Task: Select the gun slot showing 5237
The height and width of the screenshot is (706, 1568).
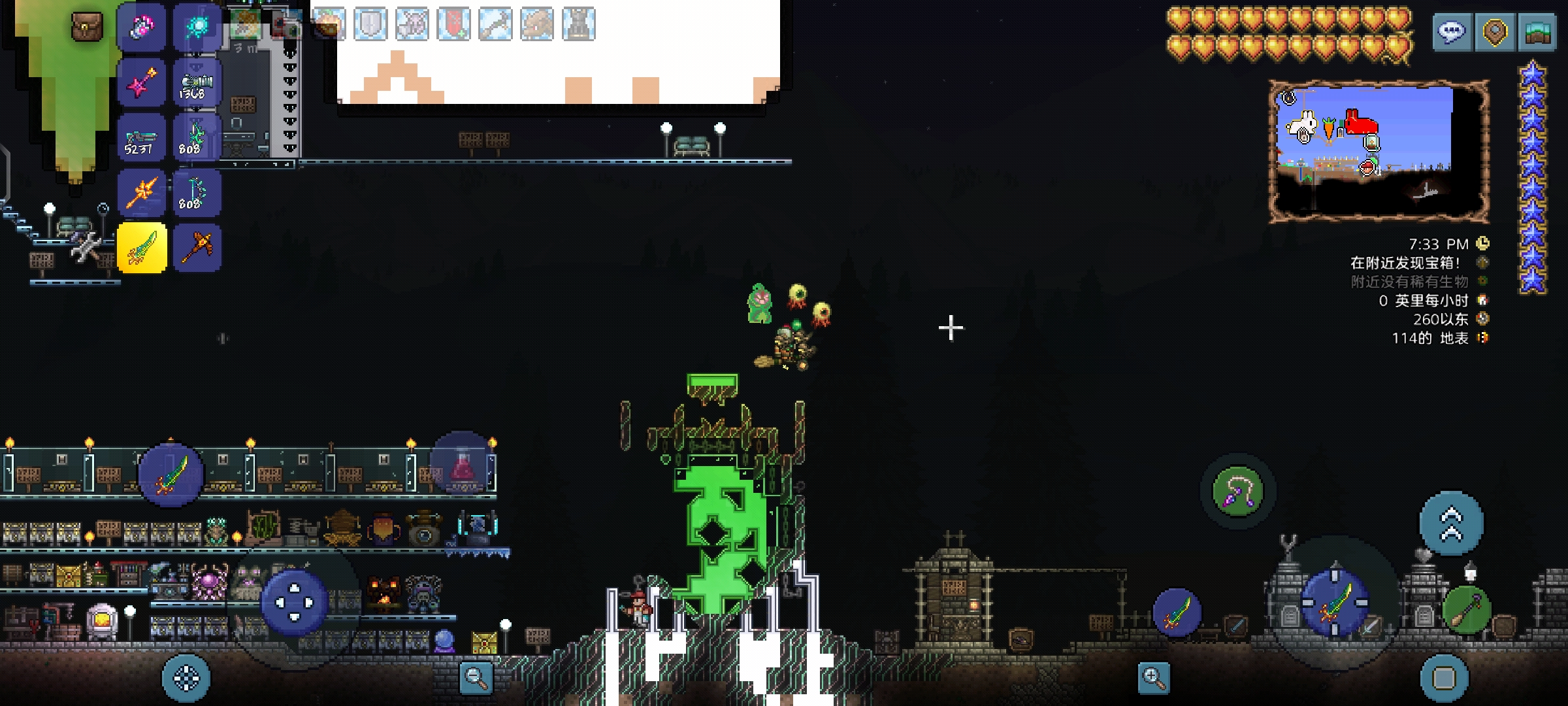Action: coord(142,139)
